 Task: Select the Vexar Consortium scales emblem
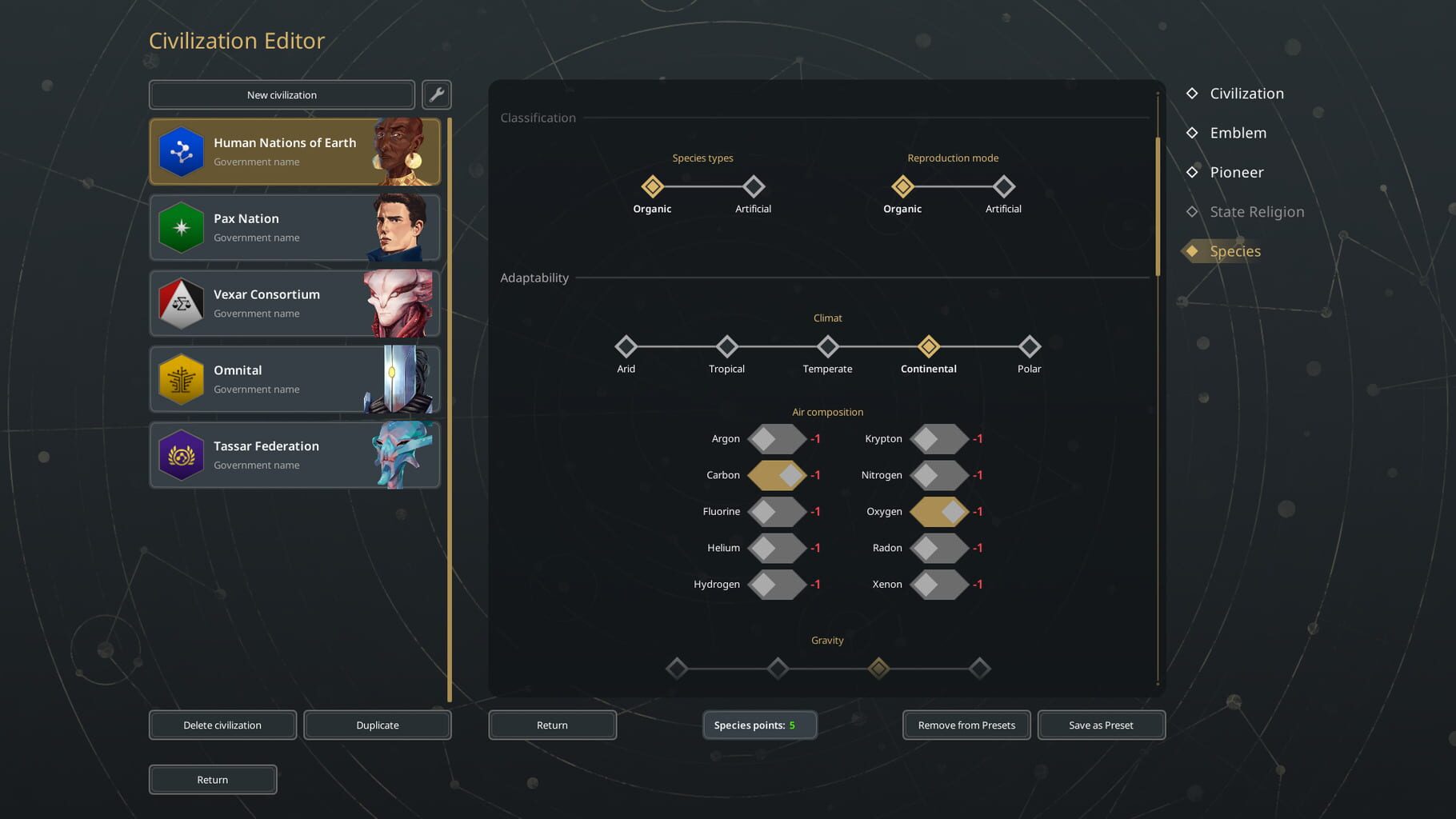point(181,303)
